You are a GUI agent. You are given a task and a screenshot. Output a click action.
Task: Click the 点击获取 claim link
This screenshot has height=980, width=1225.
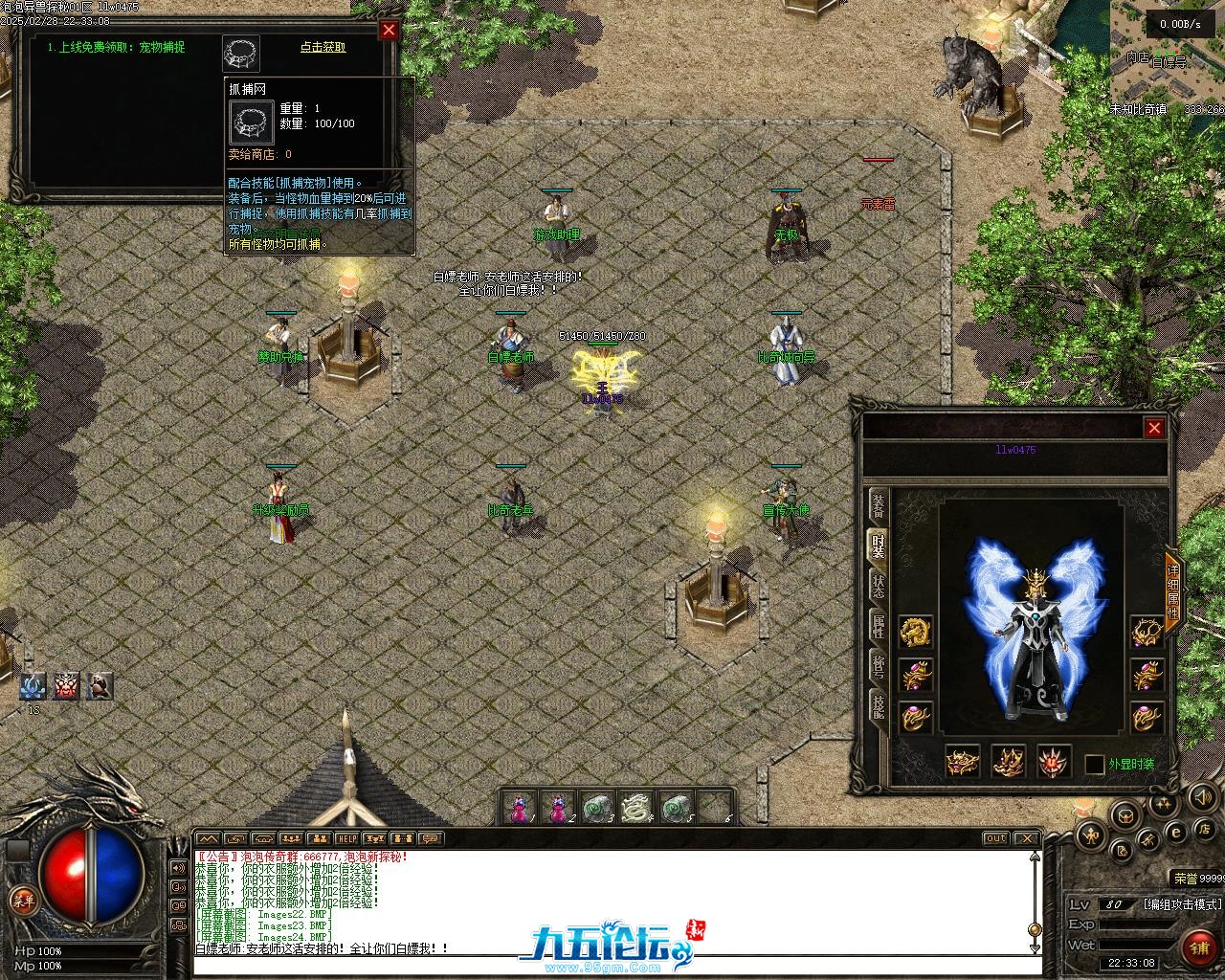[x=323, y=47]
